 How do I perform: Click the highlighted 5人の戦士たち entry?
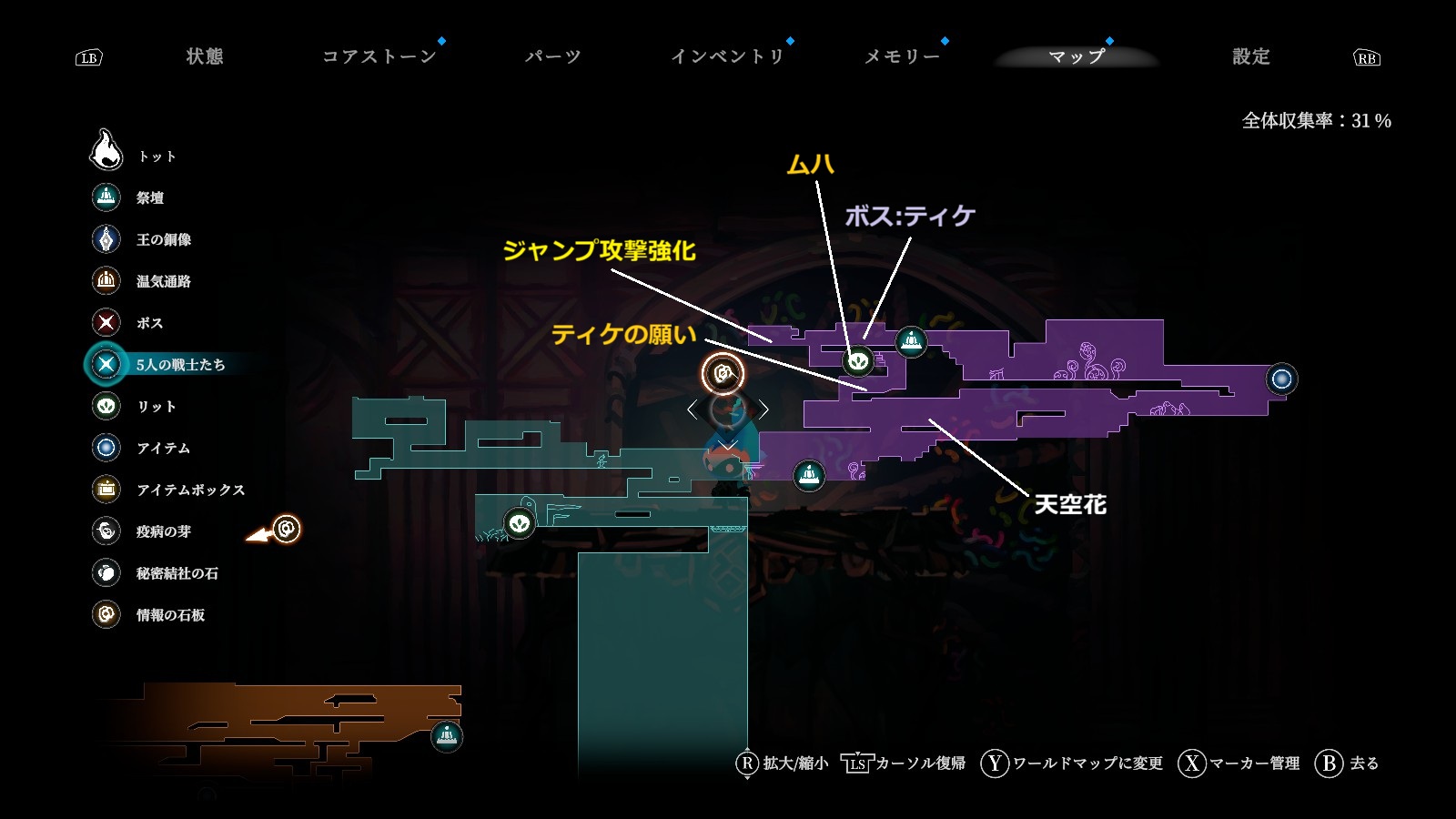[x=179, y=365]
